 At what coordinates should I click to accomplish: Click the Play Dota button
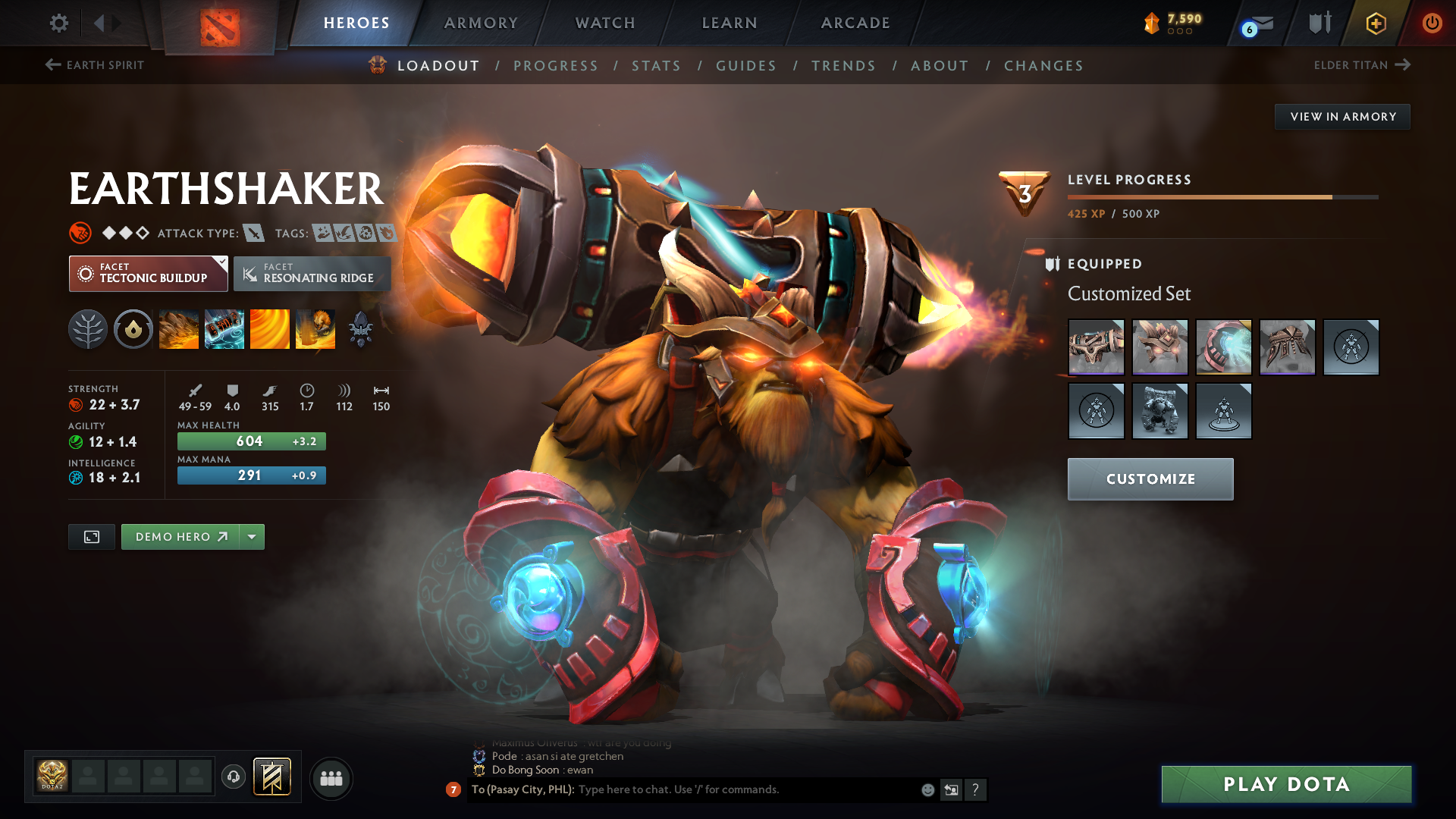pyautogui.click(x=1286, y=784)
